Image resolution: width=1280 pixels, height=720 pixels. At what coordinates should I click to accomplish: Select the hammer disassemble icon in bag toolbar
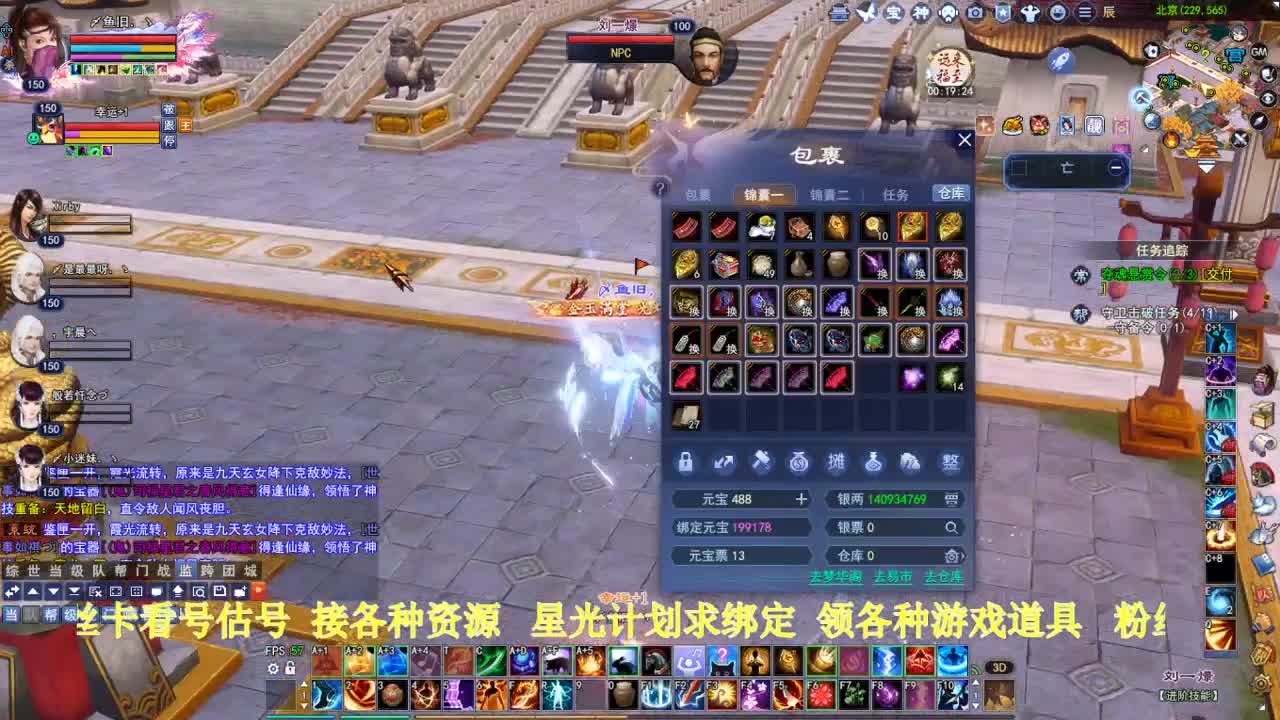761,460
